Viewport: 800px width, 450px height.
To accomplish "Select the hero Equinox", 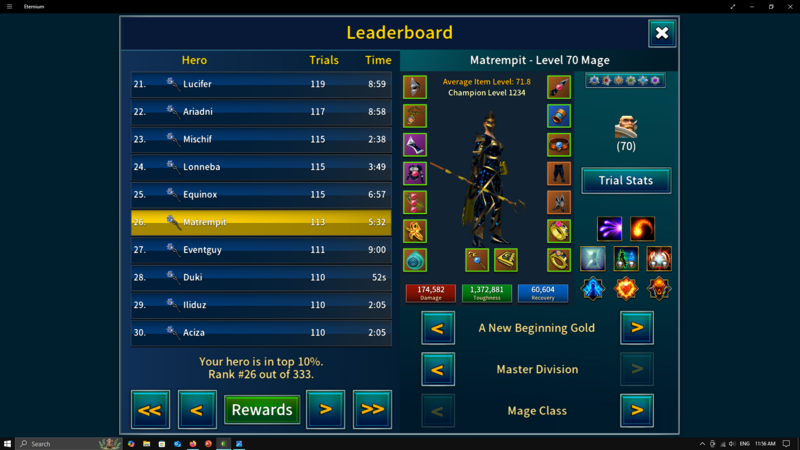I will point(261,194).
